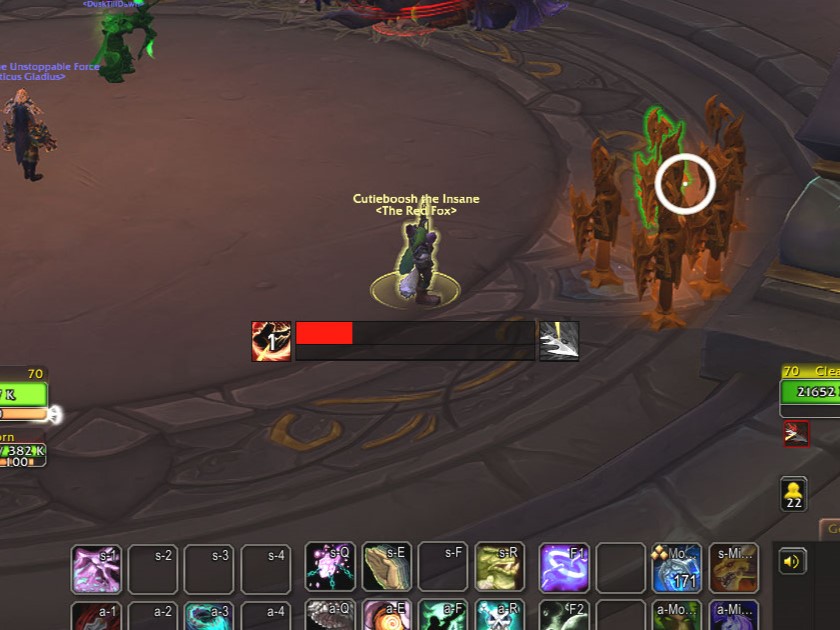The height and width of the screenshot is (630, 840).
Task: Cast the s-R green beast ability
Action: pyautogui.click(x=499, y=568)
